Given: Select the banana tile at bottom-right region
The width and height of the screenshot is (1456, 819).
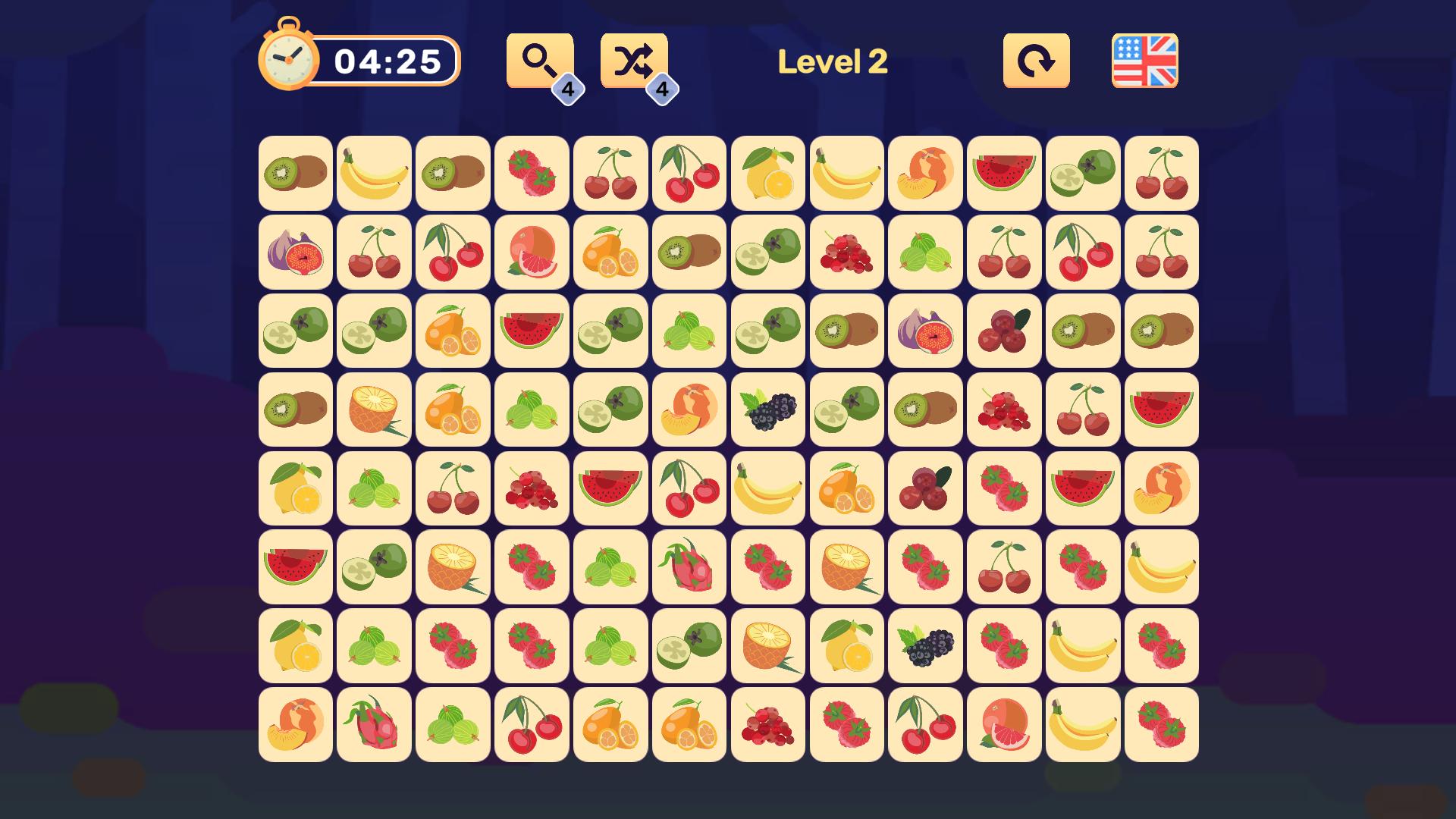Looking at the screenshot, I should [x=1082, y=724].
